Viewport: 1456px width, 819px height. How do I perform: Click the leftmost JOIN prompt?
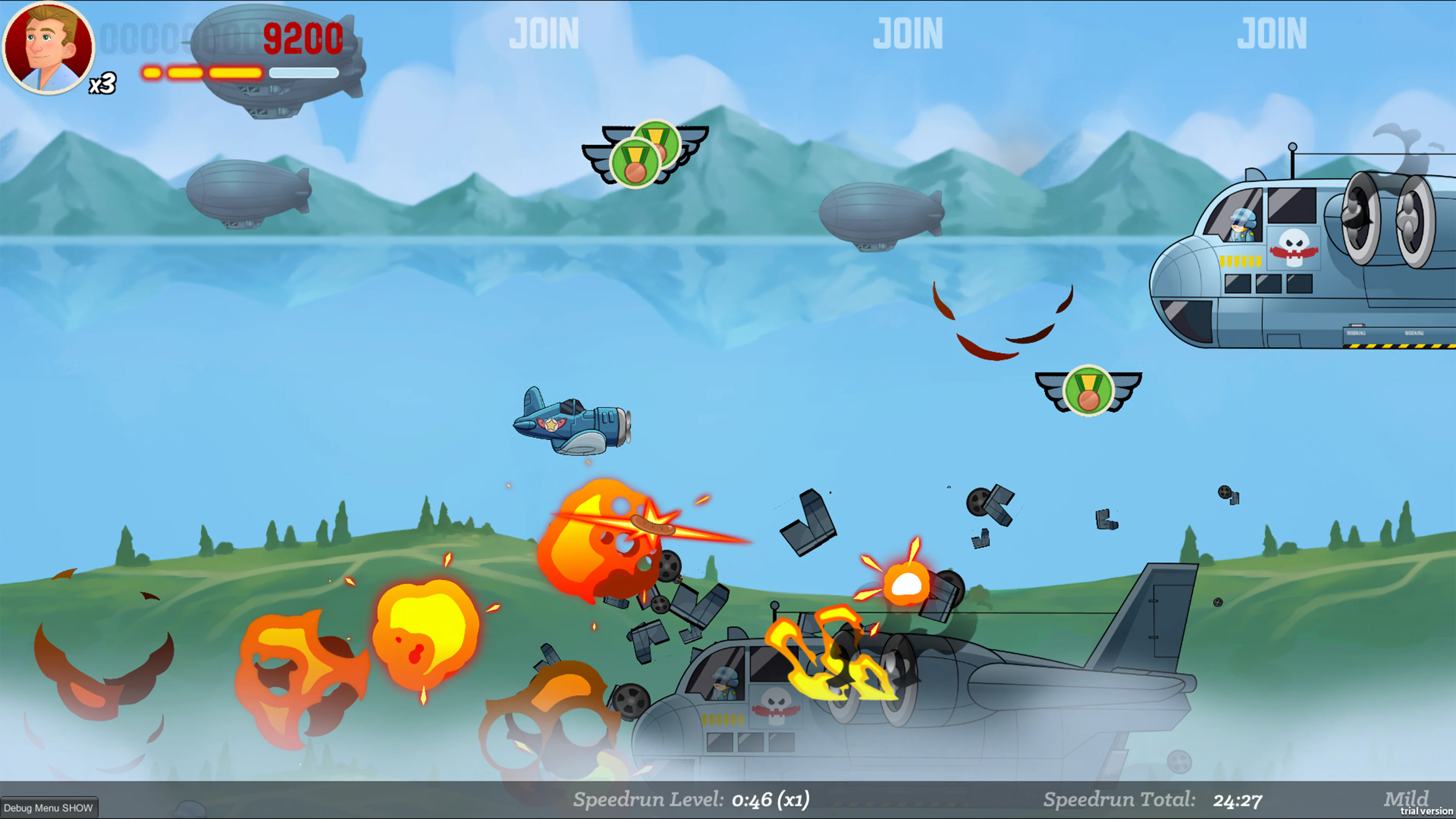(x=544, y=34)
